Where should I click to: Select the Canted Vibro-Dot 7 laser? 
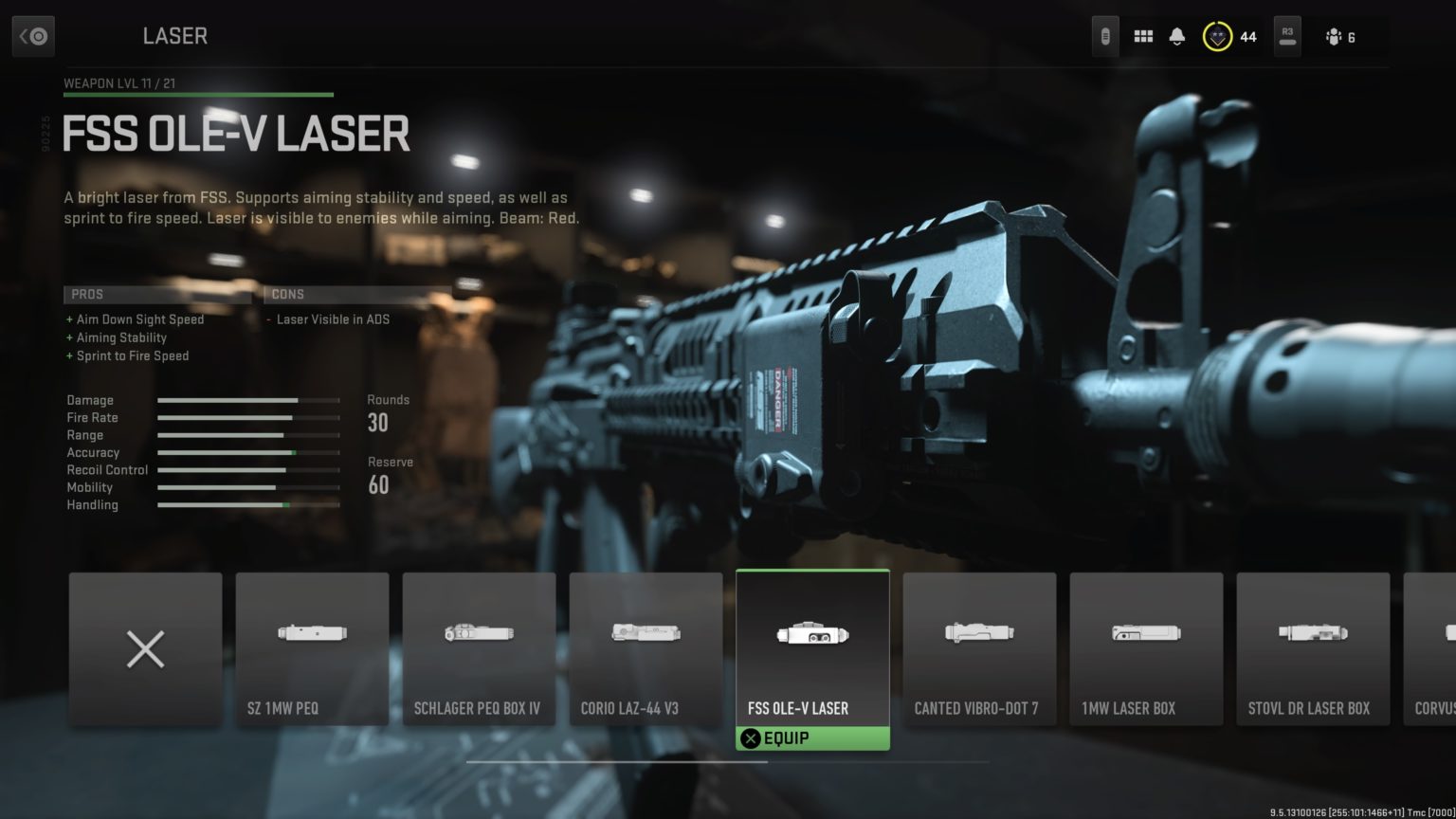pyautogui.click(x=979, y=648)
